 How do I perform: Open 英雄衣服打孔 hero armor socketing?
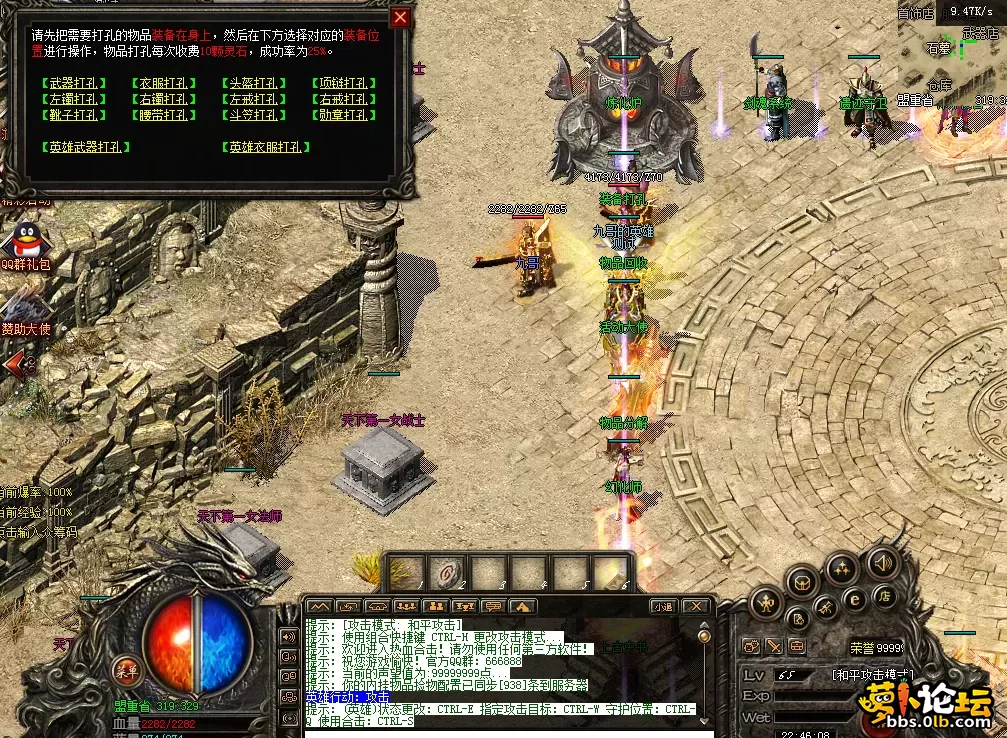264,147
